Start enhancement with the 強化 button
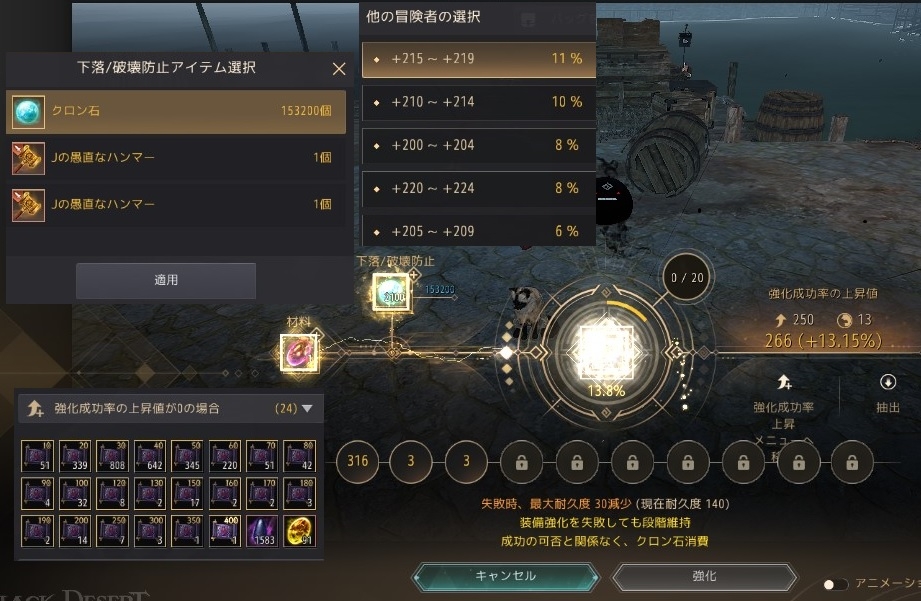The height and width of the screenshot is (601, 921). [x=704, y=577]
